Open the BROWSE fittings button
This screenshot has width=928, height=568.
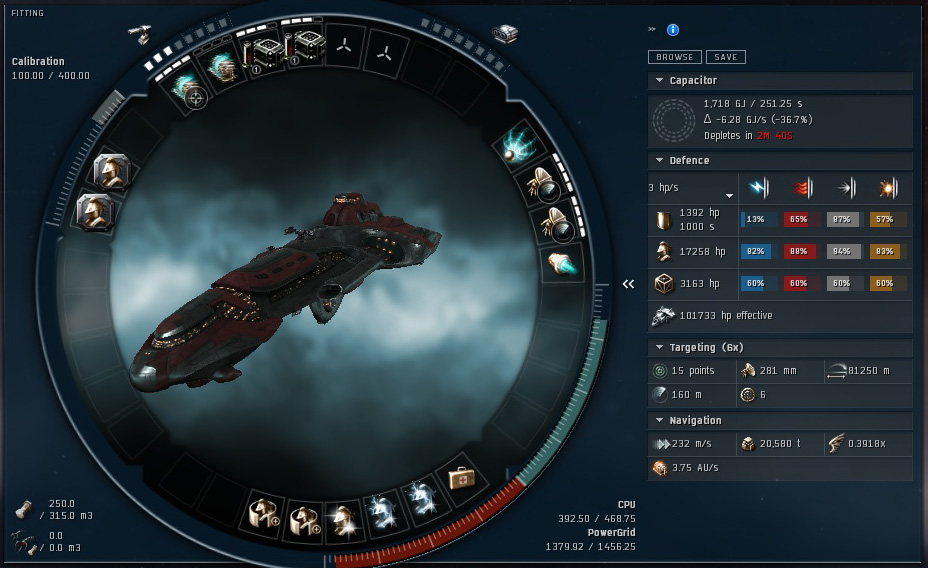(674, 57)
